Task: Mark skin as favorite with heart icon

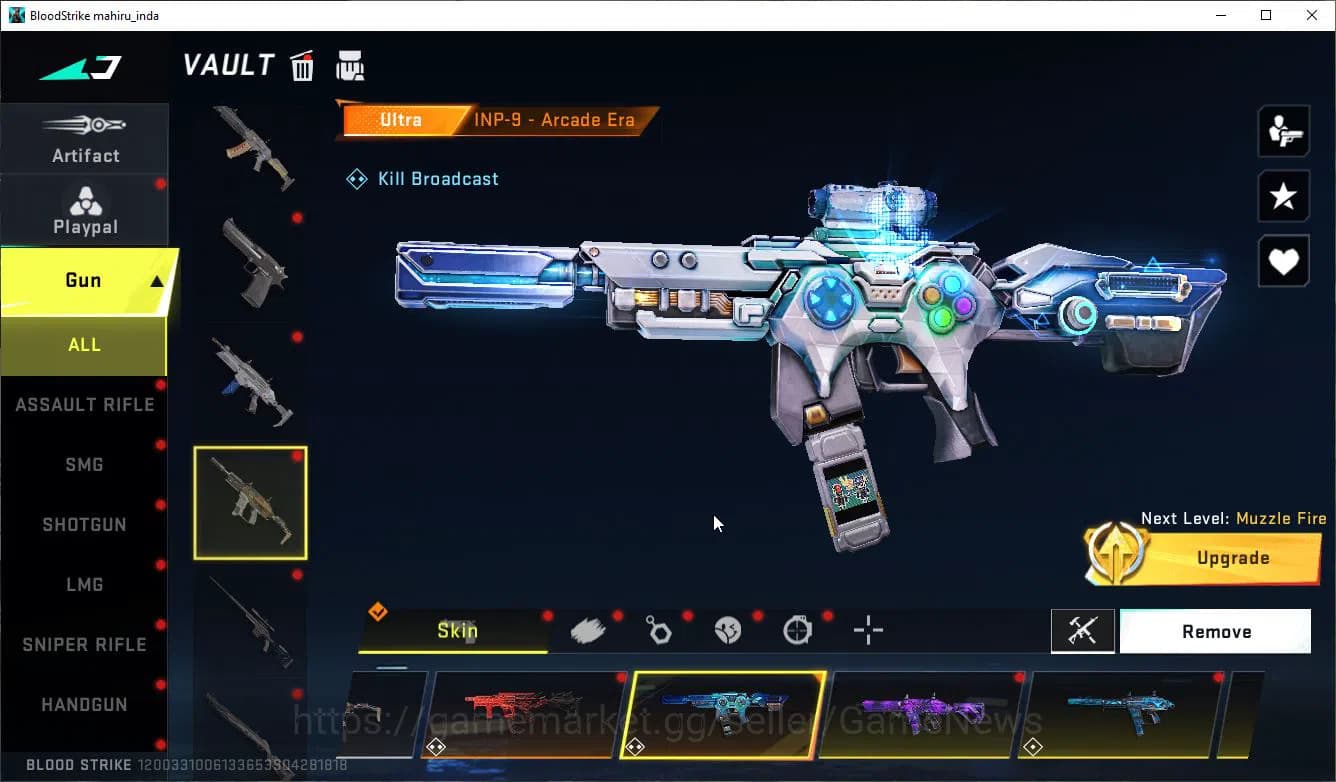Action: point(1283,262)
